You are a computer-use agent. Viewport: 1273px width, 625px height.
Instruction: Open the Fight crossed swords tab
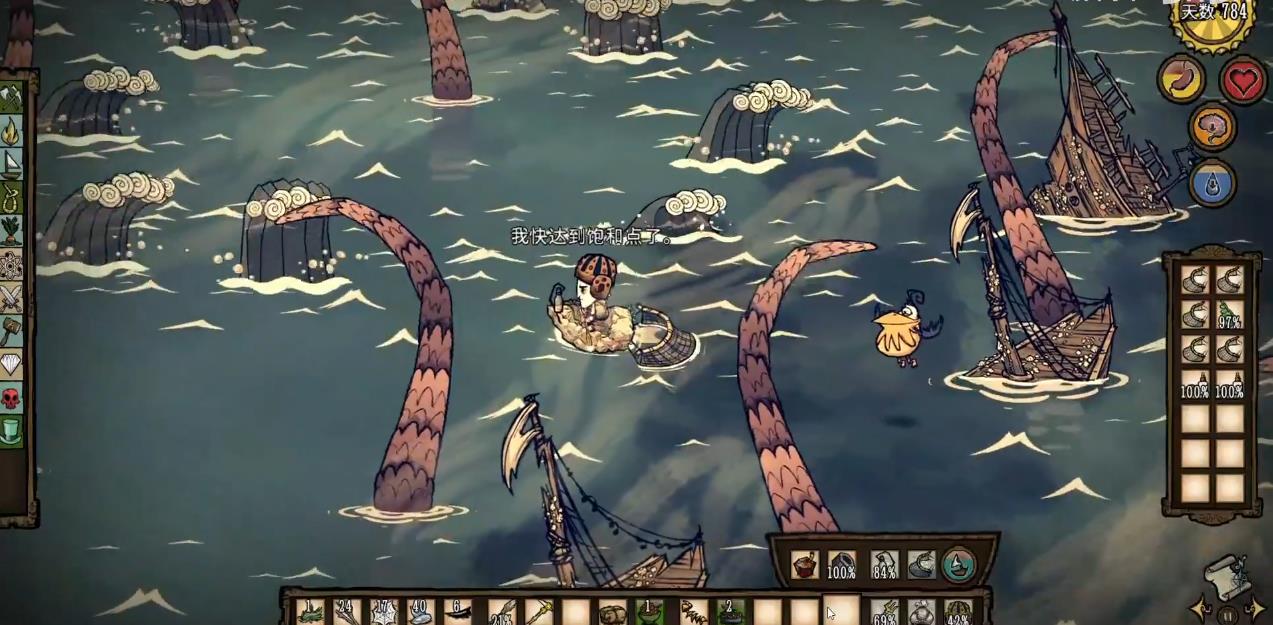click(11, 297)
